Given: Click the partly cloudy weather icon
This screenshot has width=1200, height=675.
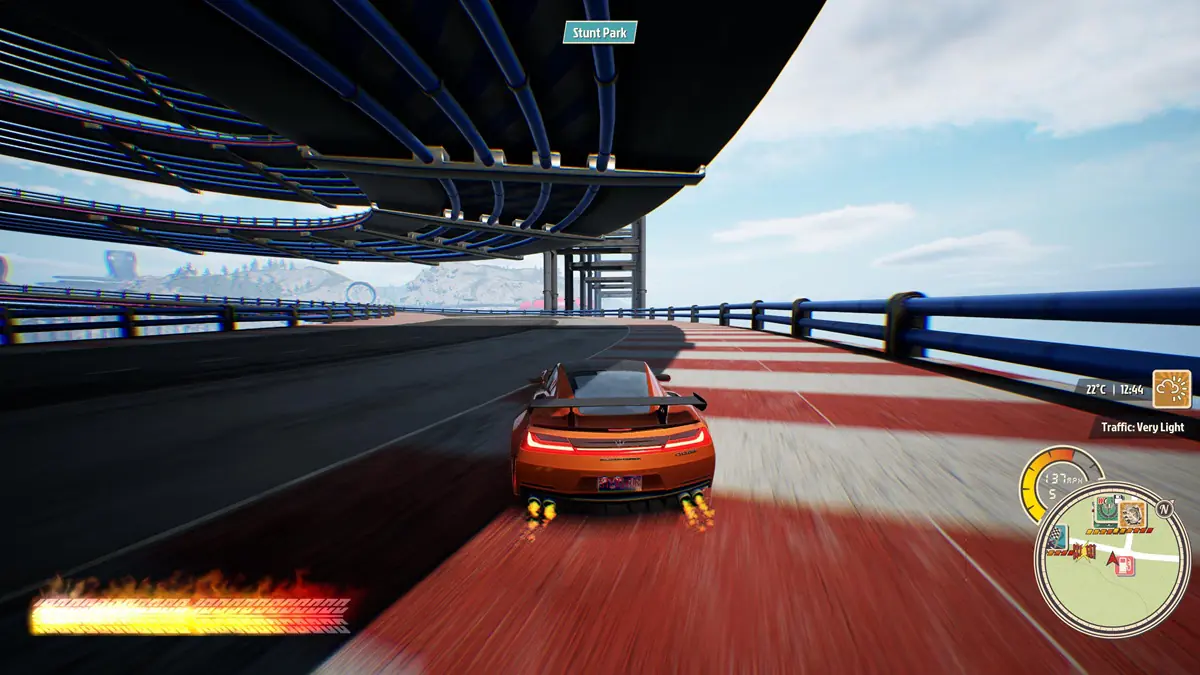Looking at the screenshot, I should (1171, 389).
